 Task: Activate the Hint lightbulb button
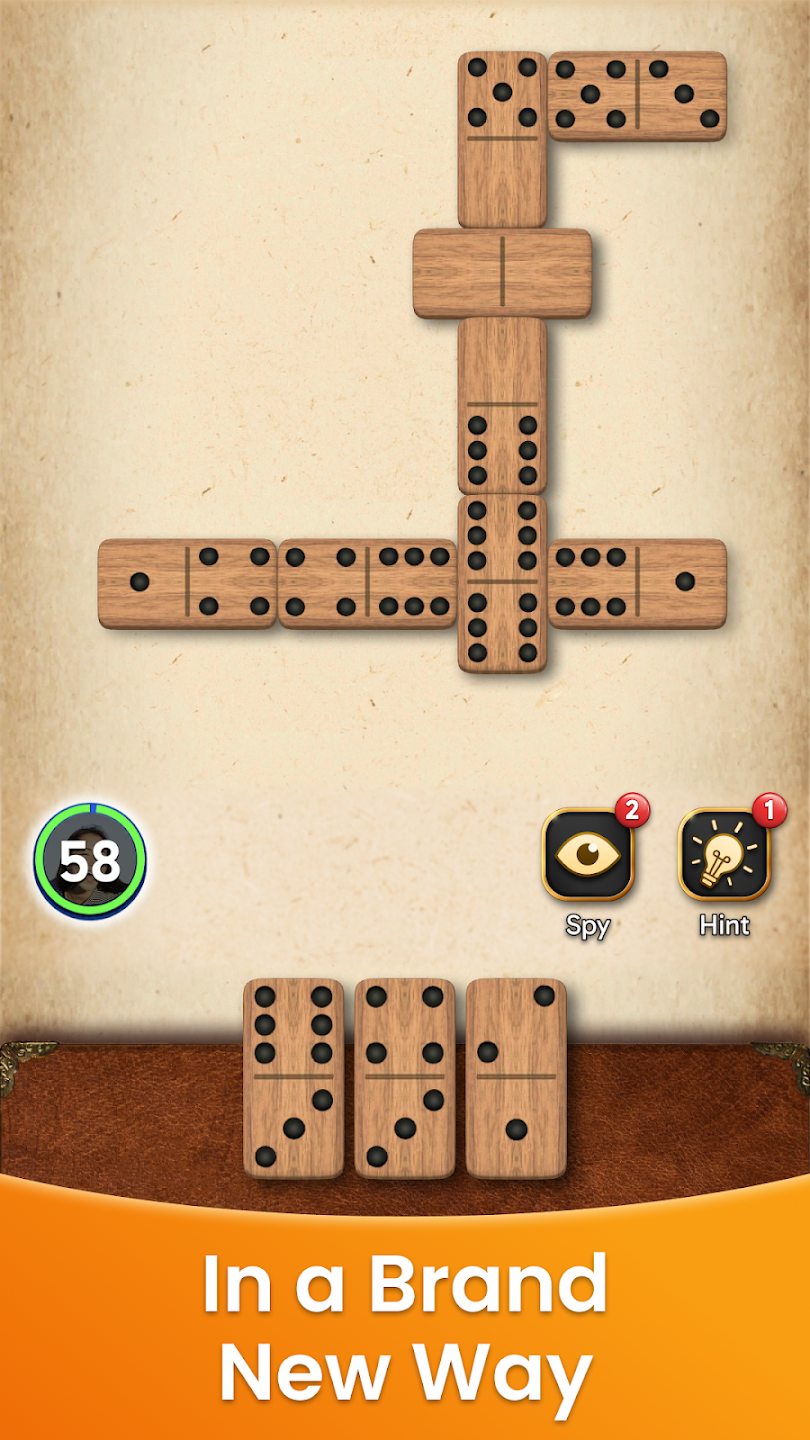tap(724, 855)
